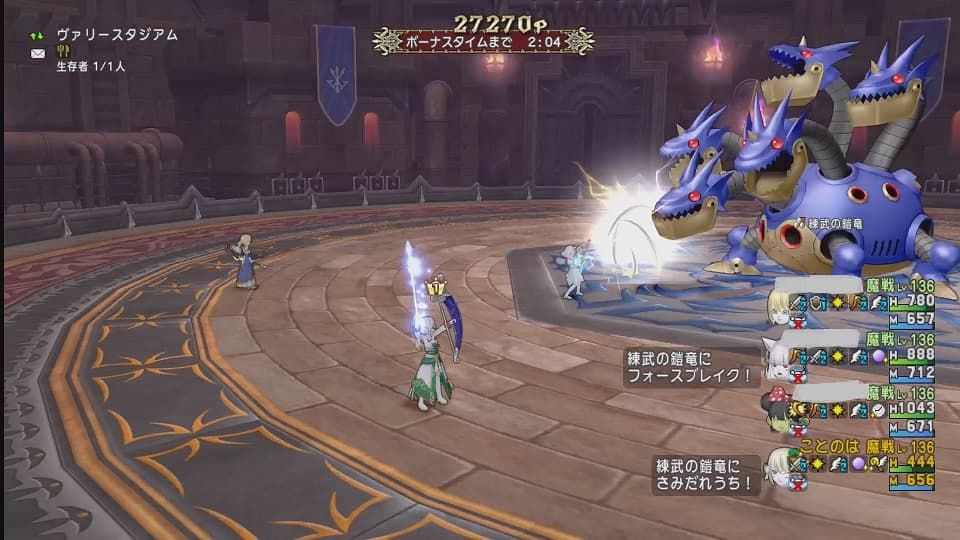
Task: Click the green connection status arrows
Action: pyautogui.click(x=38, y=35)
